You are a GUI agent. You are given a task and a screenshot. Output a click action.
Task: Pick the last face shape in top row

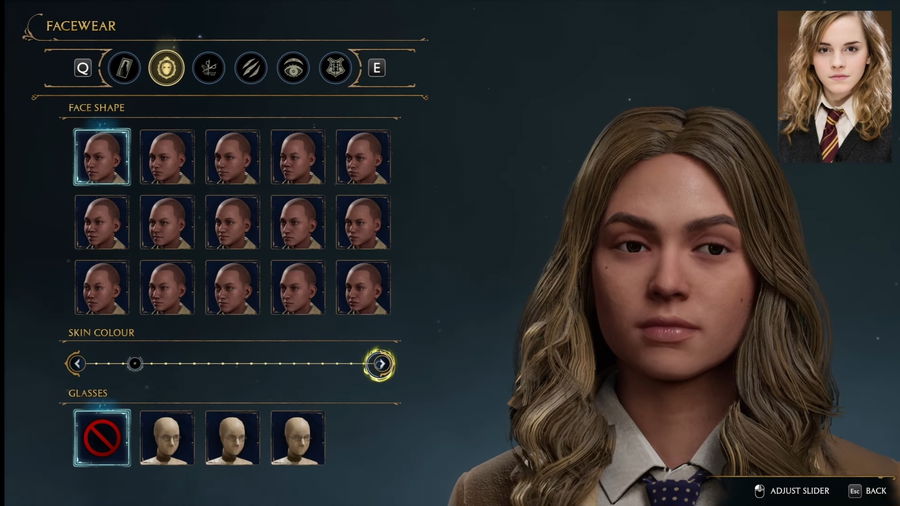coord(363,157)
